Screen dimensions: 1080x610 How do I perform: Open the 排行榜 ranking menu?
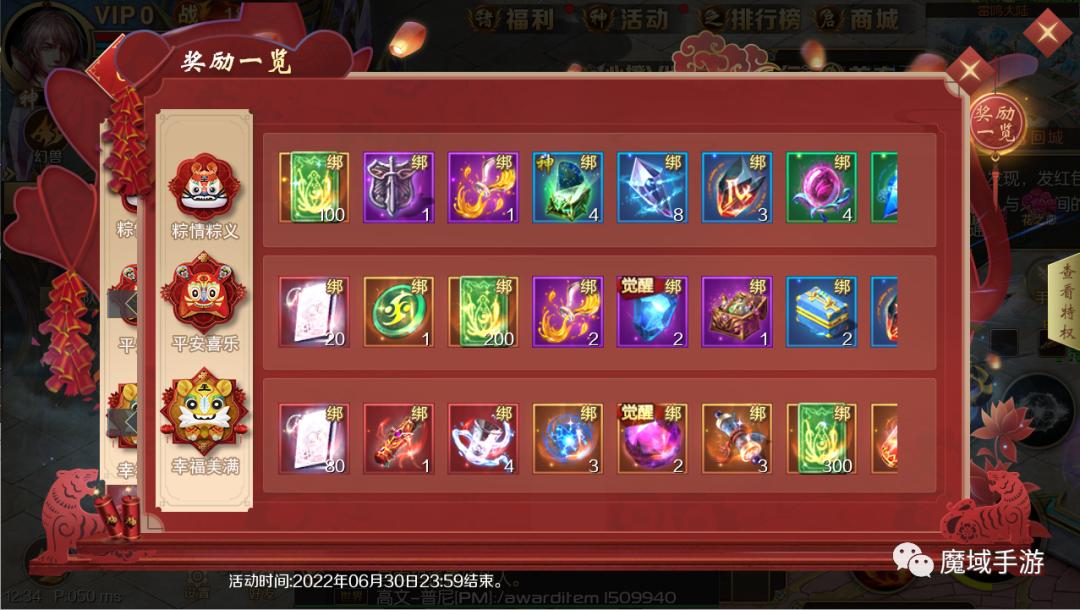coord(756,19)
